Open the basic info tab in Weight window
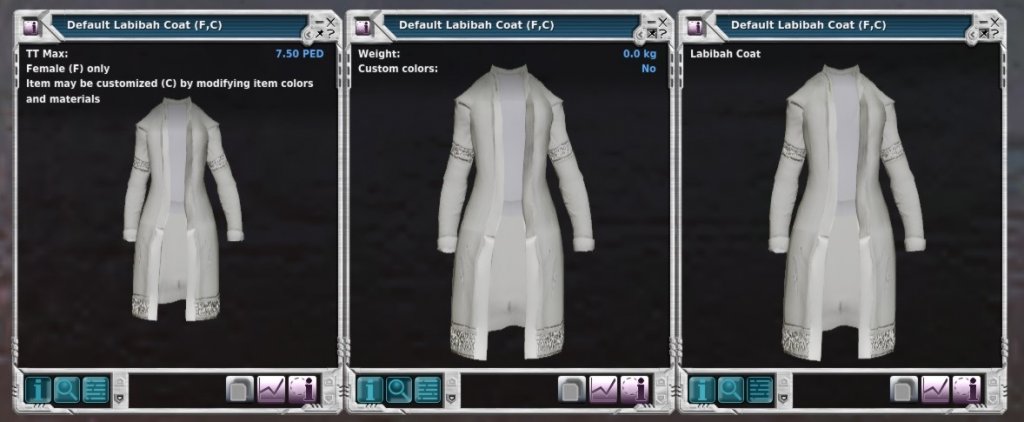1024x422 pixels. pyautogui.click(x=368, y=388)
